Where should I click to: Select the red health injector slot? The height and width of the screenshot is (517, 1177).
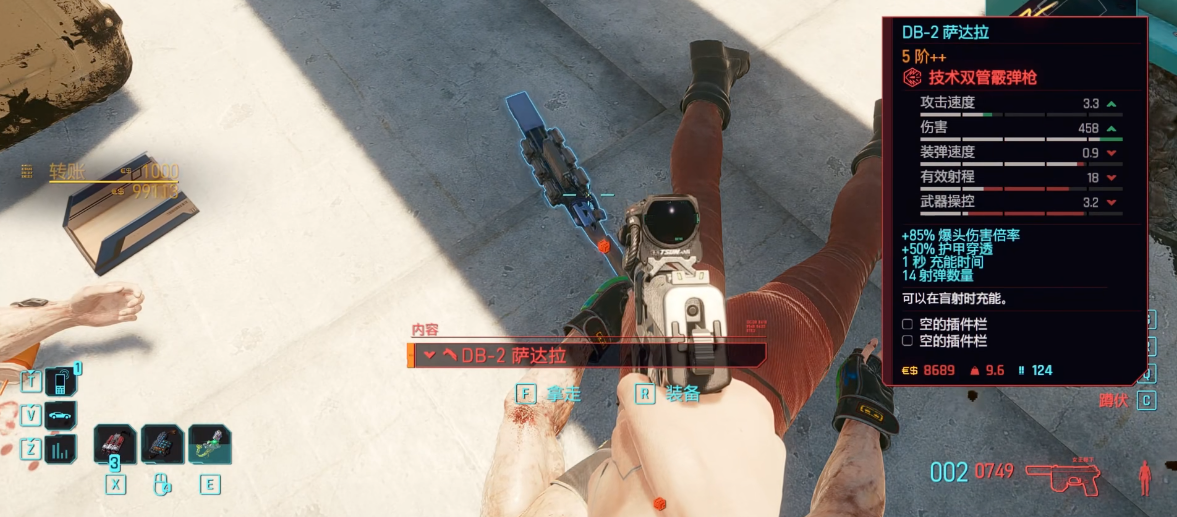(115, 444)
